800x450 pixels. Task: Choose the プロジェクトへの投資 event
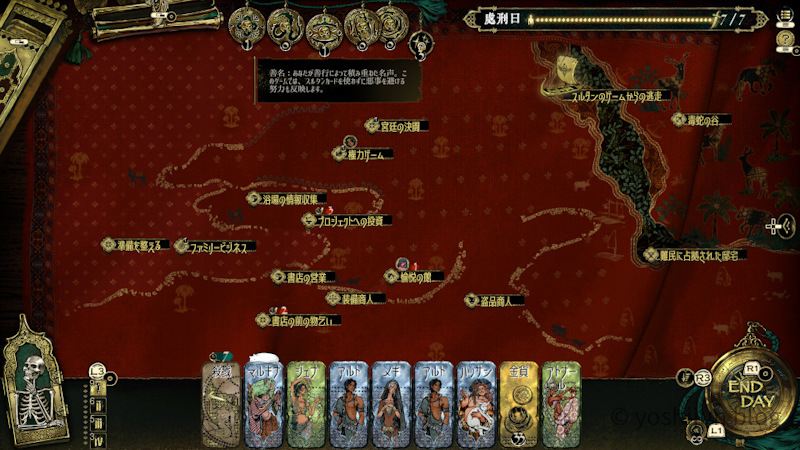coord(347,220)
